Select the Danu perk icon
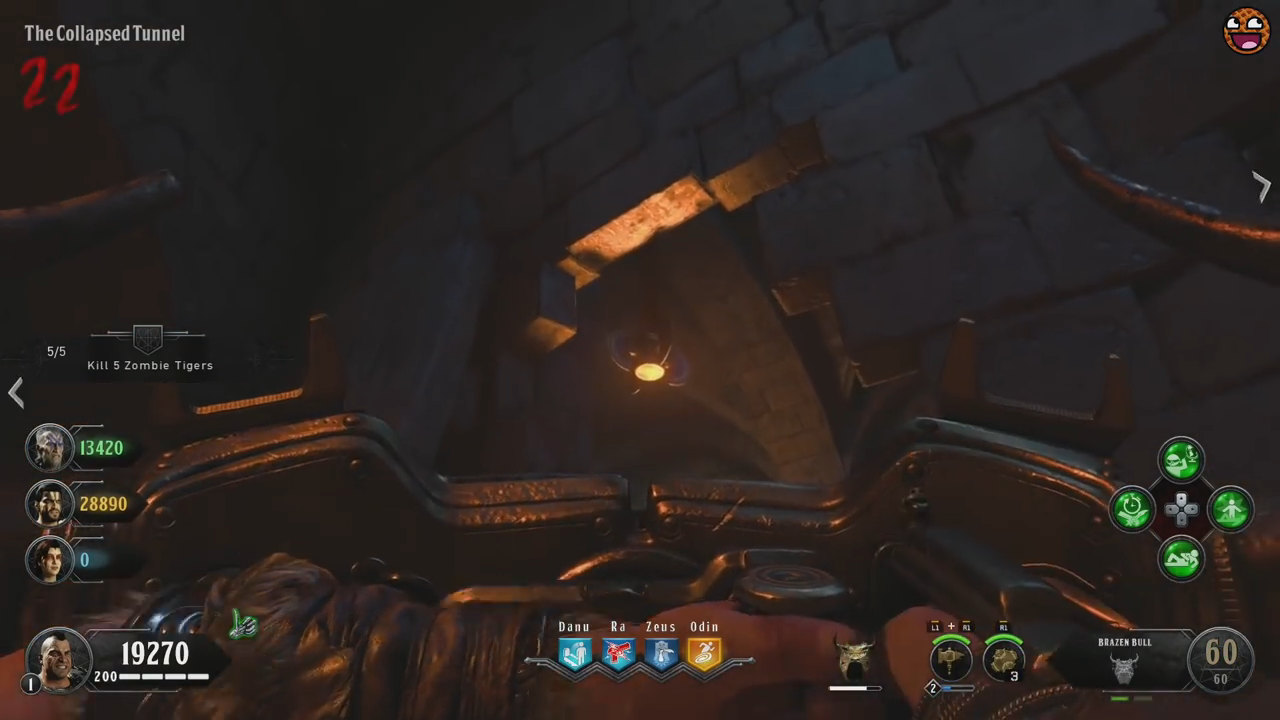This screenshot has width=1280, height=720. (x=575, y=653)
